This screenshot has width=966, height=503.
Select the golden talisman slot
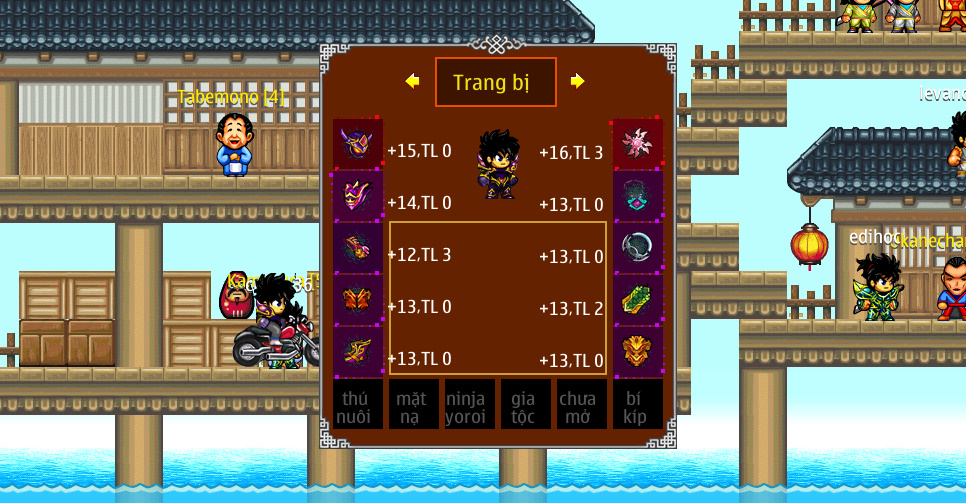[x=638, y=351]
